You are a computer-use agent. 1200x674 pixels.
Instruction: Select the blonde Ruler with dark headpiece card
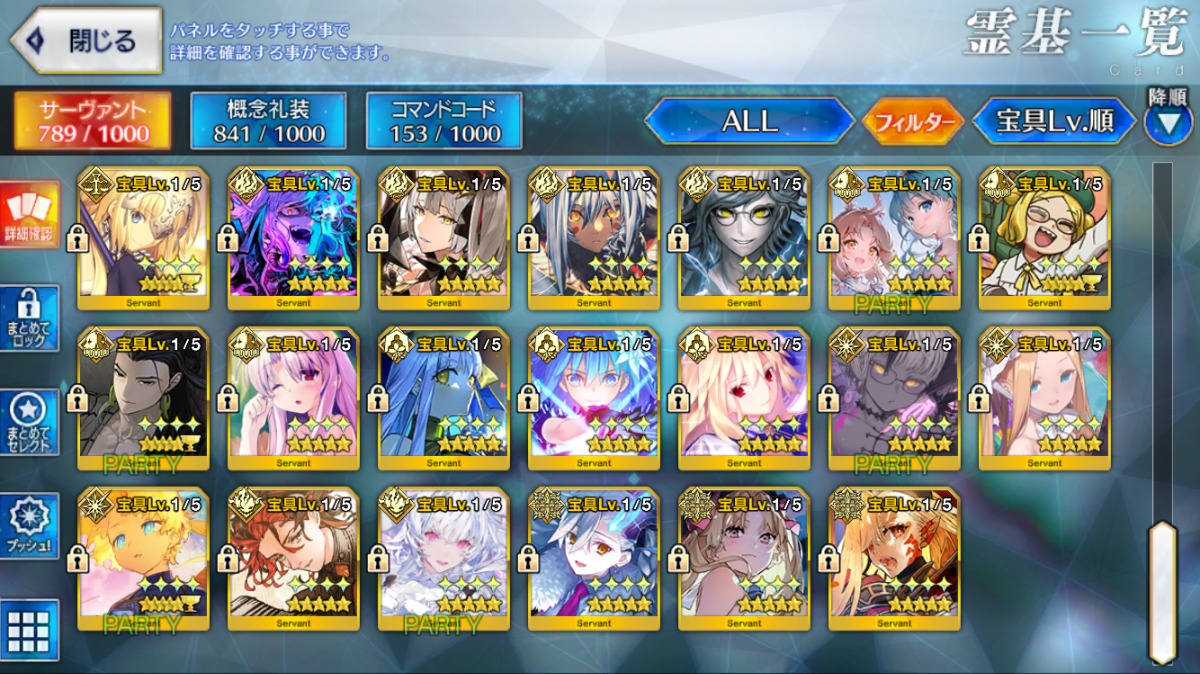pyautogui.click(x=143, y=238)
